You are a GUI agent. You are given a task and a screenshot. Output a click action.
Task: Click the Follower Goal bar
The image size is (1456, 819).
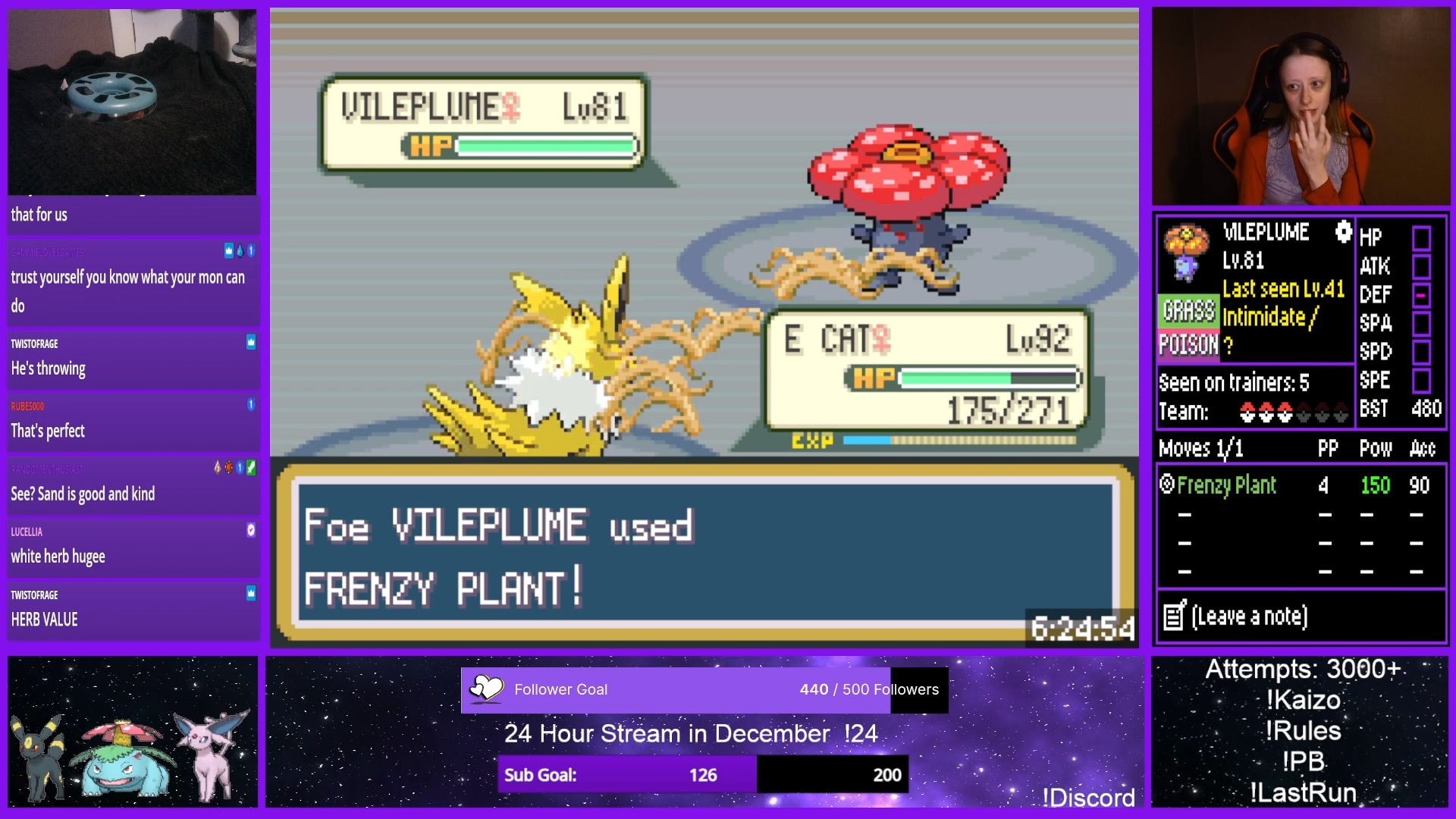pyautogui.click(x=704, y=690)
